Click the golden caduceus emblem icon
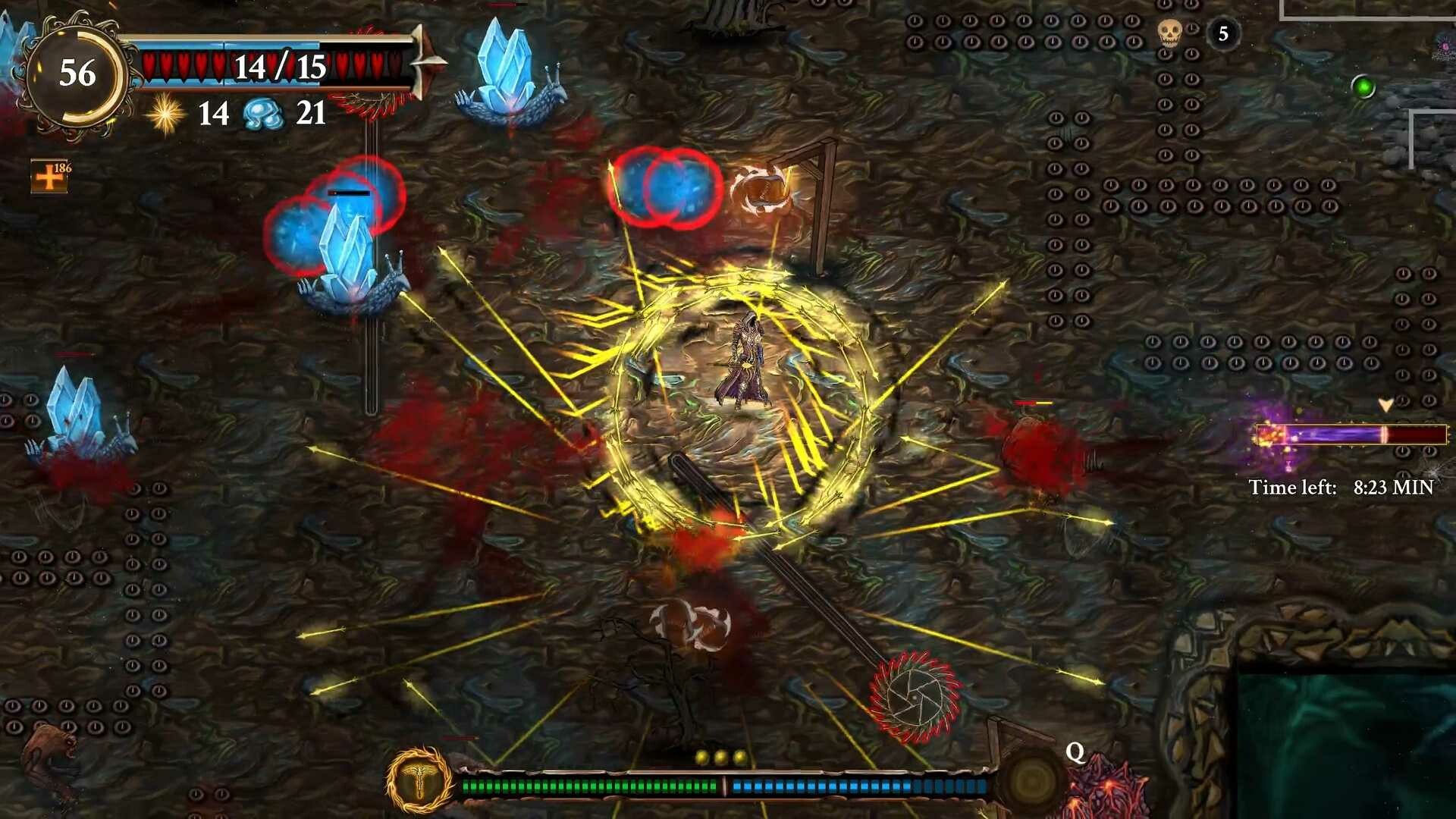This screenshot has height=819, width=1456. tap(419, 780)
